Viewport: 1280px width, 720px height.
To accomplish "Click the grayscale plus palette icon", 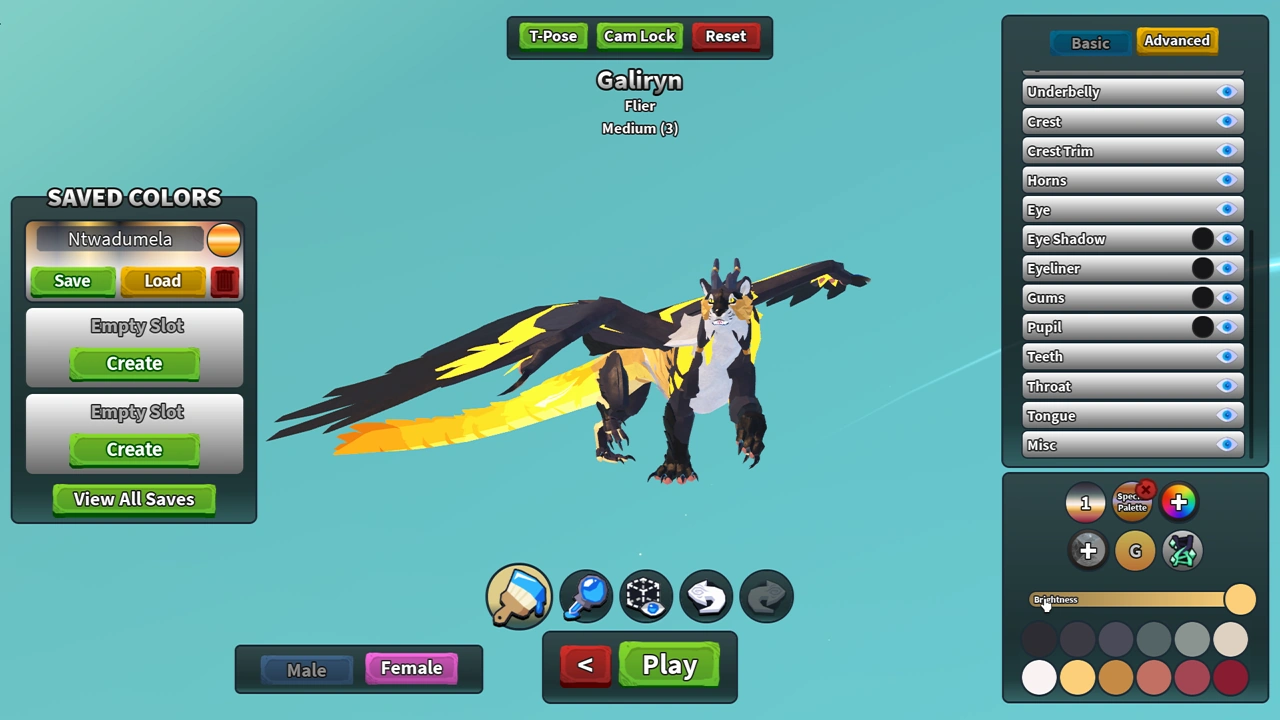I will coord(1088,551).
